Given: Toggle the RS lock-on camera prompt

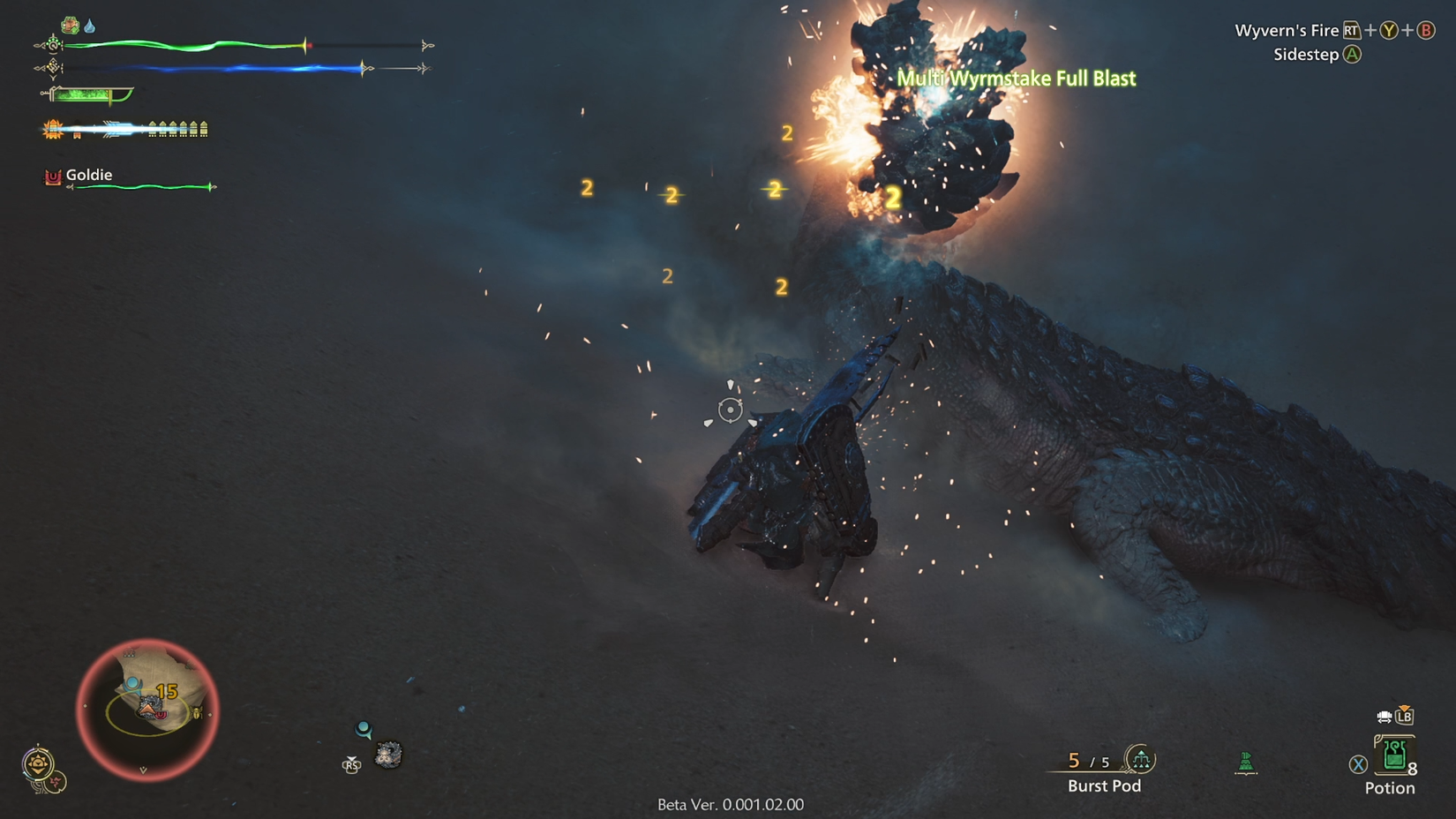Looking at the screenshot, I should tap(352, 765).
